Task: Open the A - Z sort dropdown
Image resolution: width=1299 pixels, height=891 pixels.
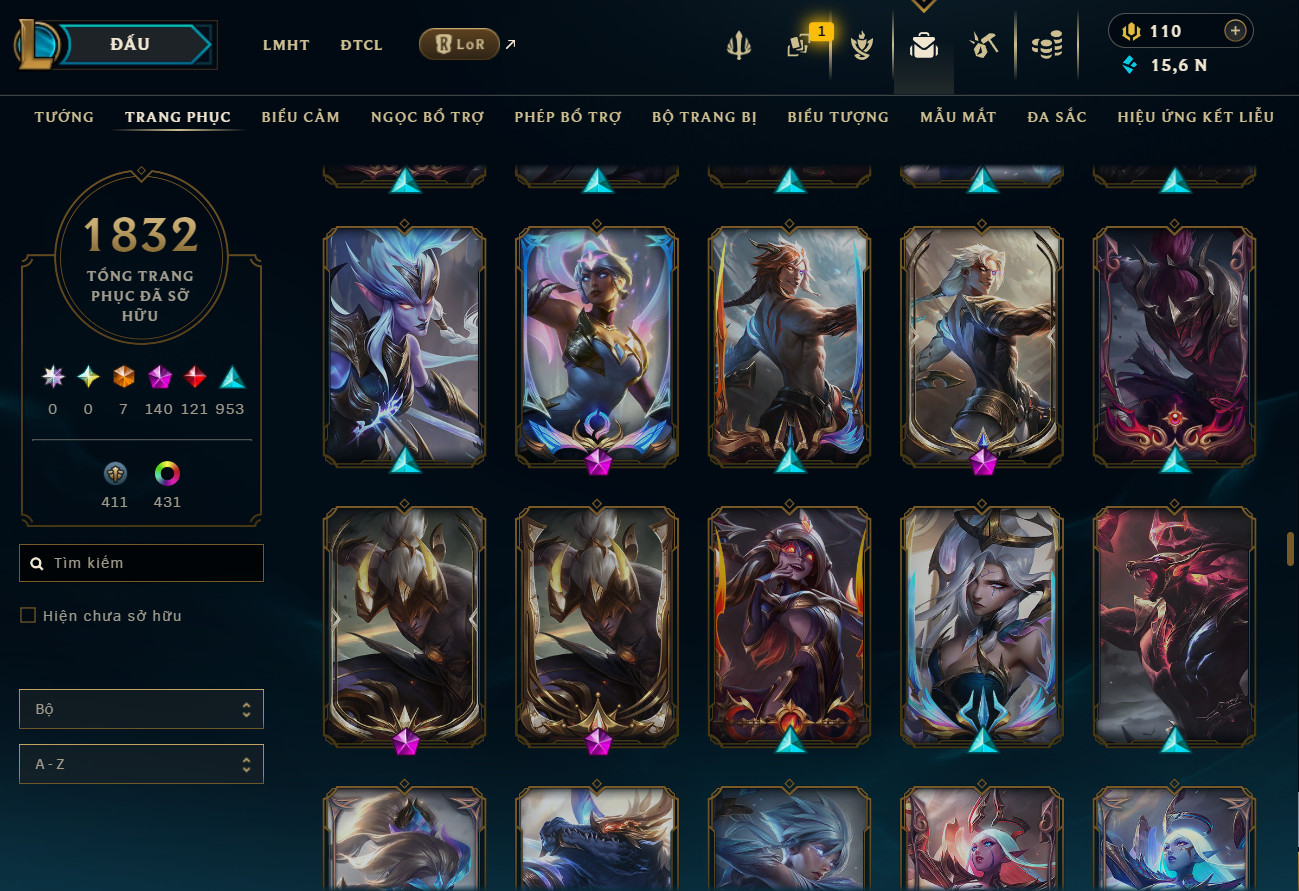Action: tap(141, 764)
